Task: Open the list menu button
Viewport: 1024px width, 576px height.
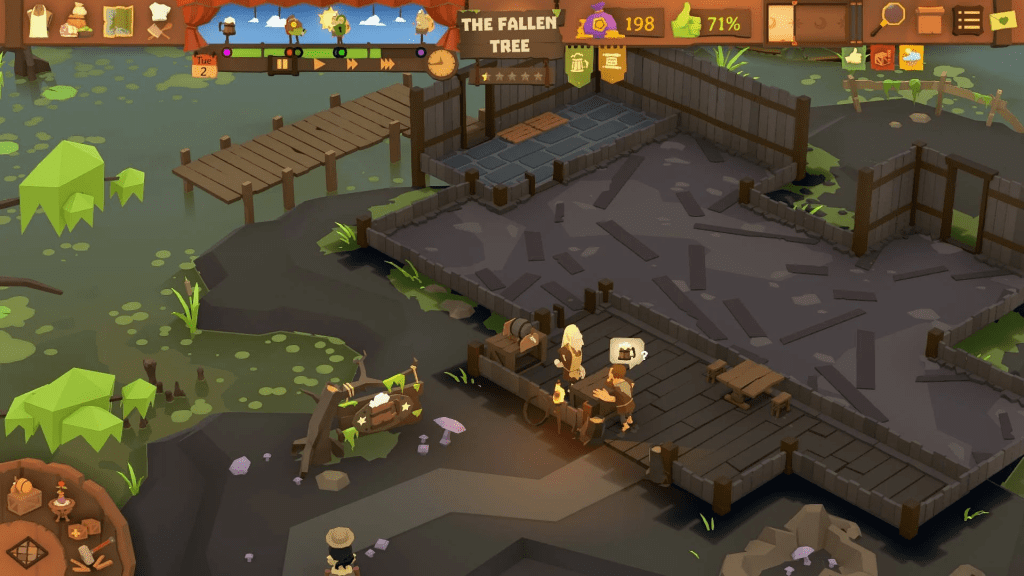Action: (x=967, y=20)
